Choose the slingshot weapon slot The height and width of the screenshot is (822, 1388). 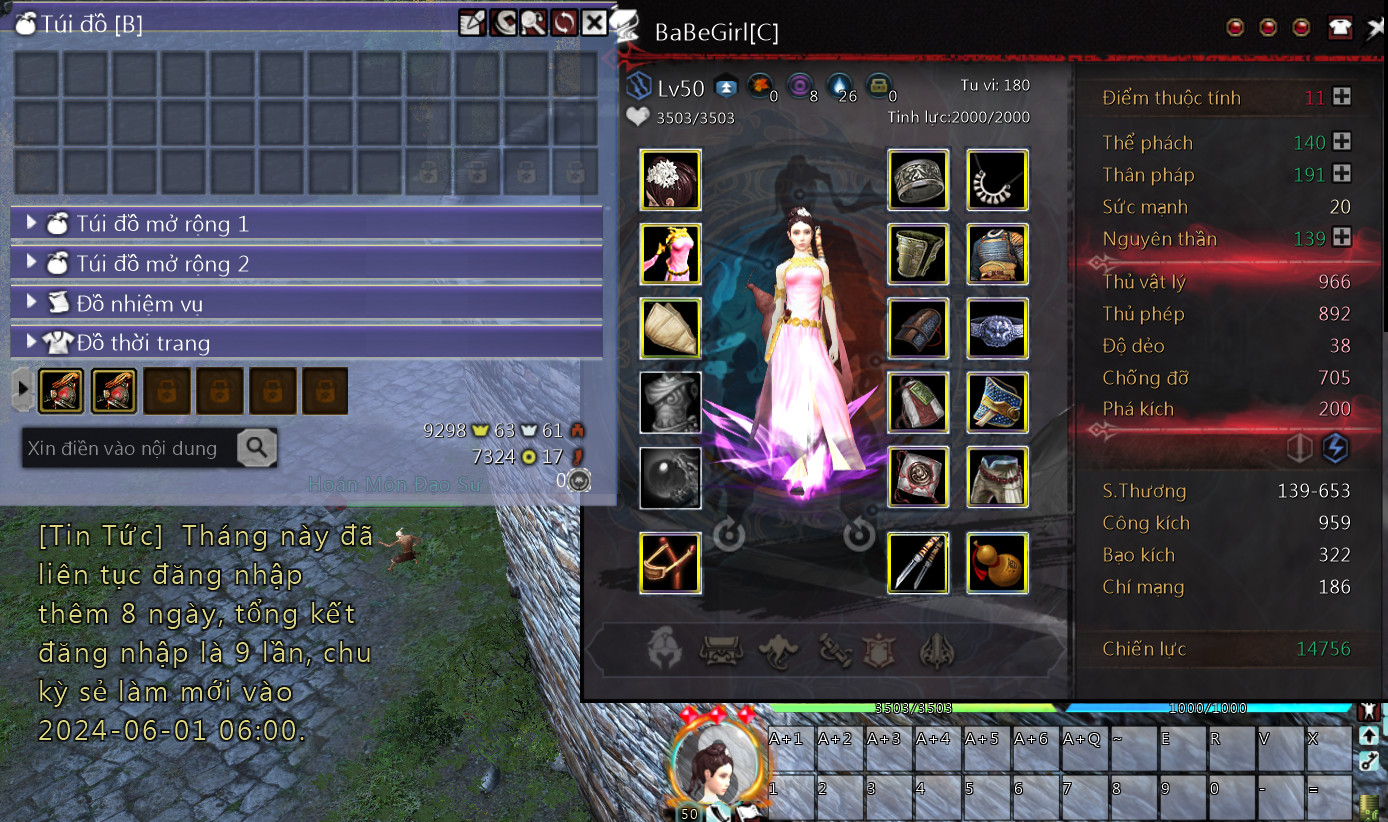[670, 563]
